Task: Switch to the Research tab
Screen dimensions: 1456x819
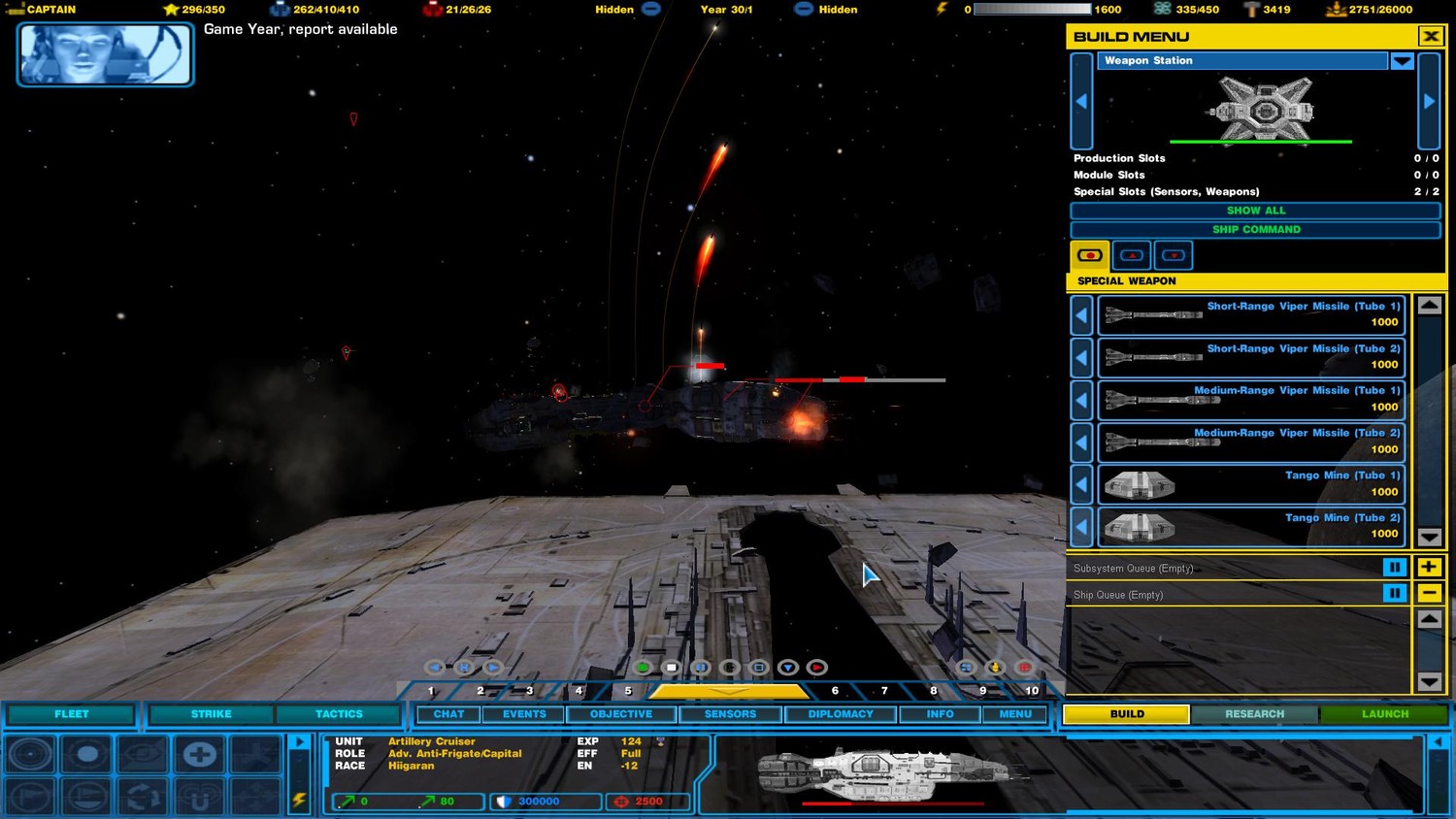Action: click(x=1254, y=714)
